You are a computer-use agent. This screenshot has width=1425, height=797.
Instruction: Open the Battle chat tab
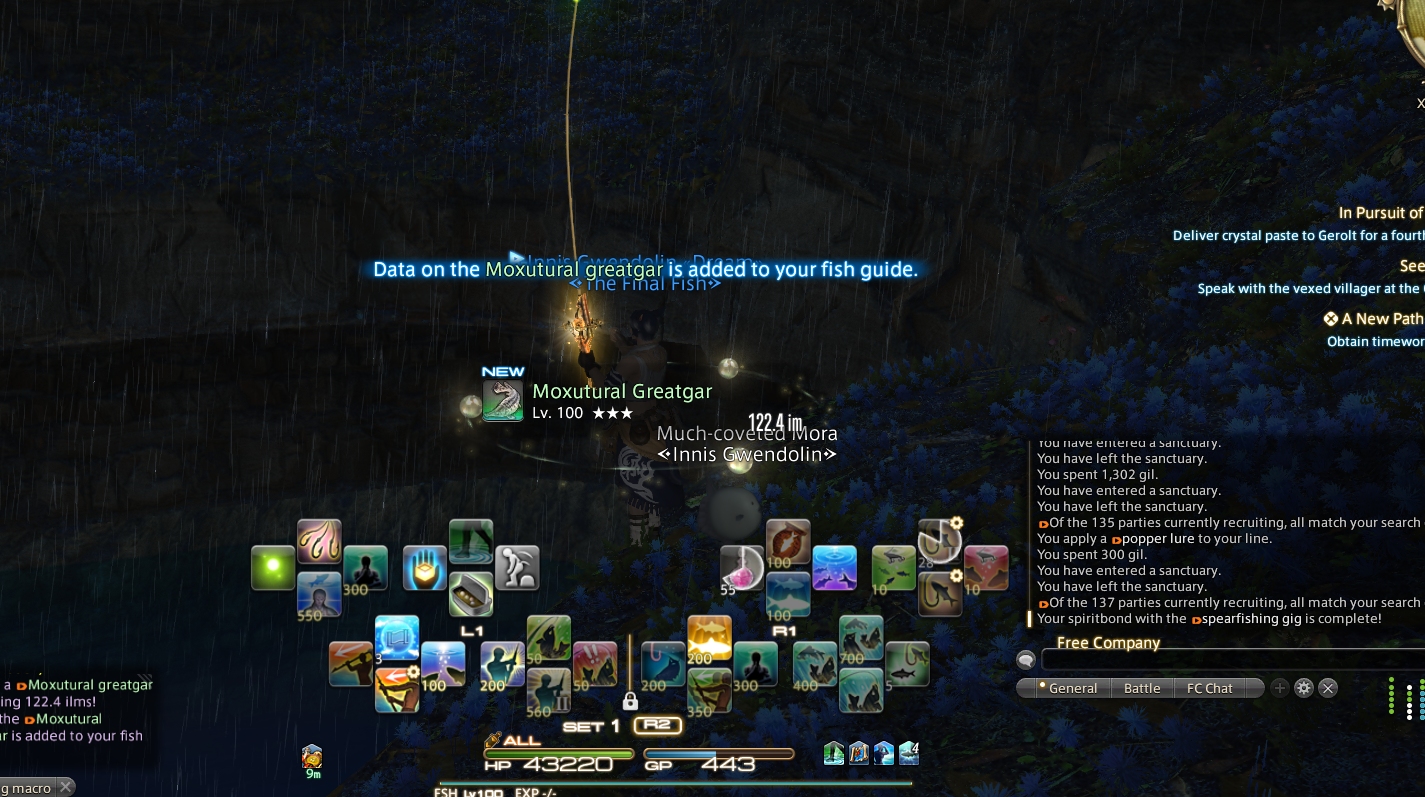[x=1142, y=688]
